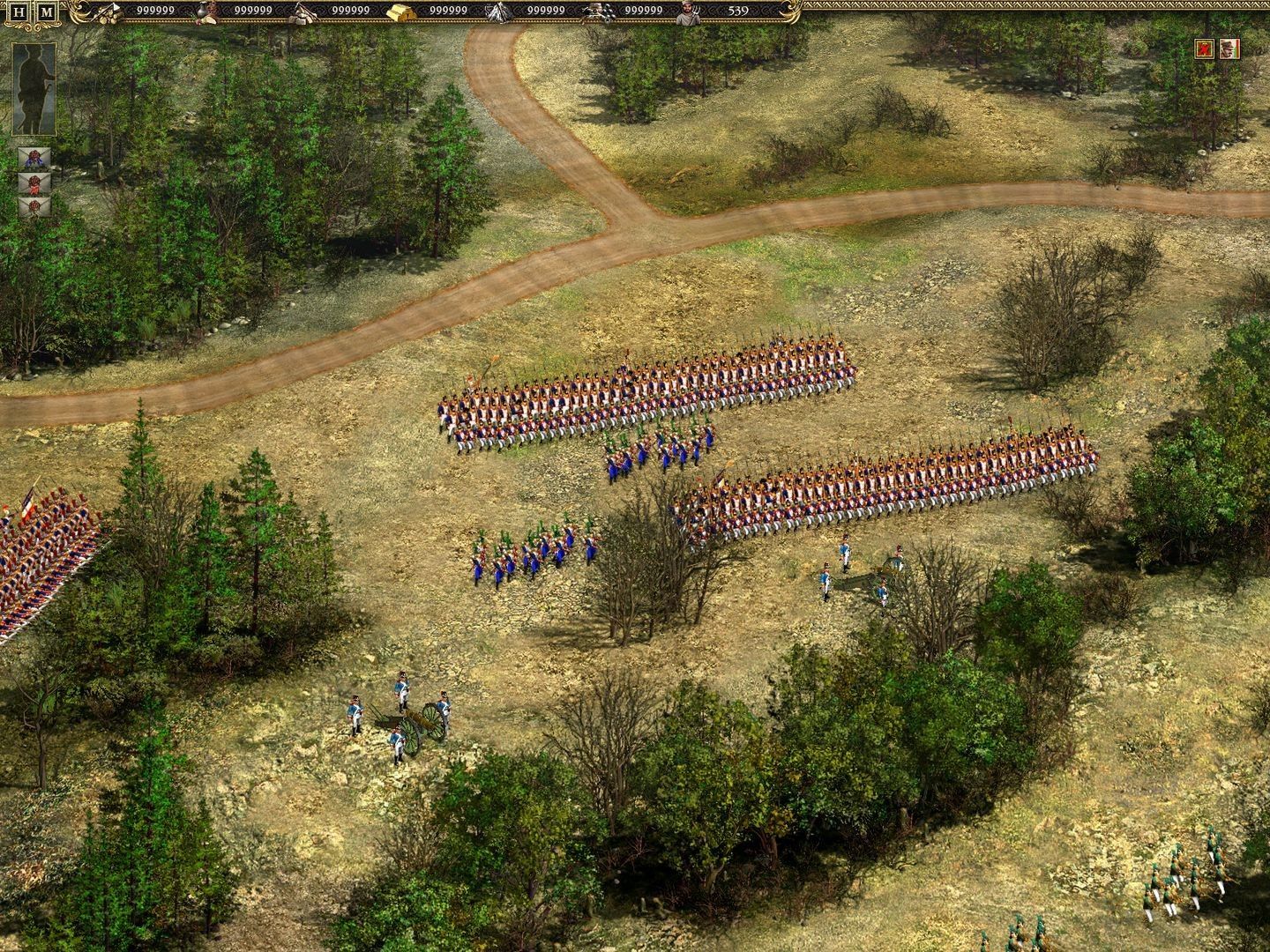The width and height of the screenshot is (1270, 952).
Task: Click the red X flag icon
Action: pyautogui.click(x=1204, y=48)
